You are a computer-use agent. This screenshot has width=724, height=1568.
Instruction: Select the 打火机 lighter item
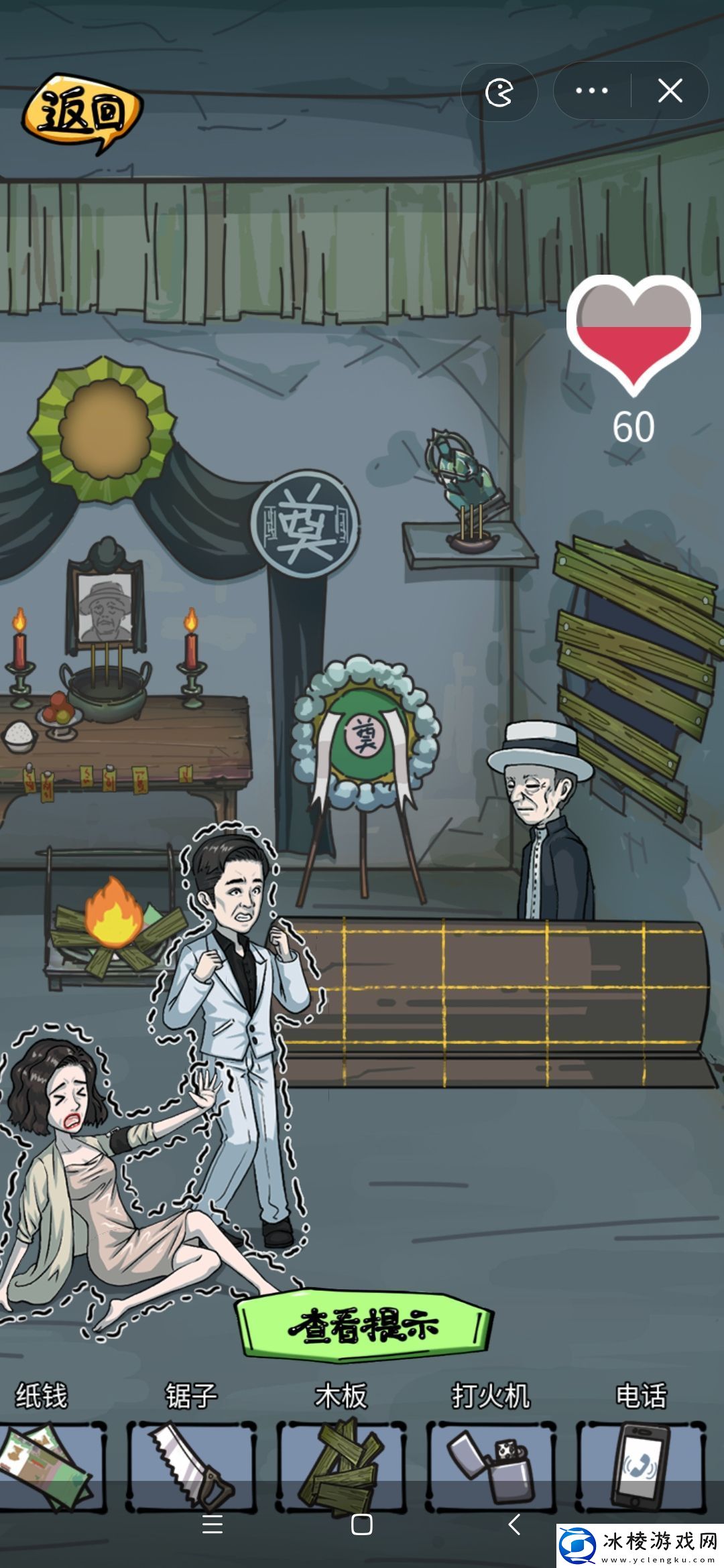click(x=491, y=1457)
